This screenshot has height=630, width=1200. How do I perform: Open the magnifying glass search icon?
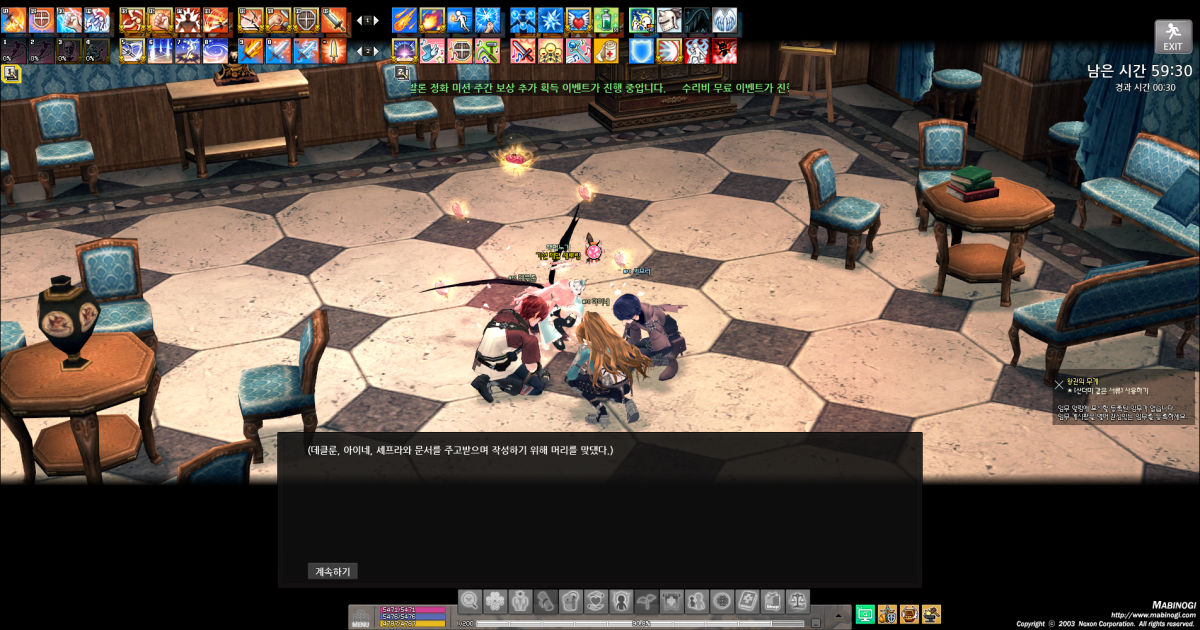click(470, 600)
